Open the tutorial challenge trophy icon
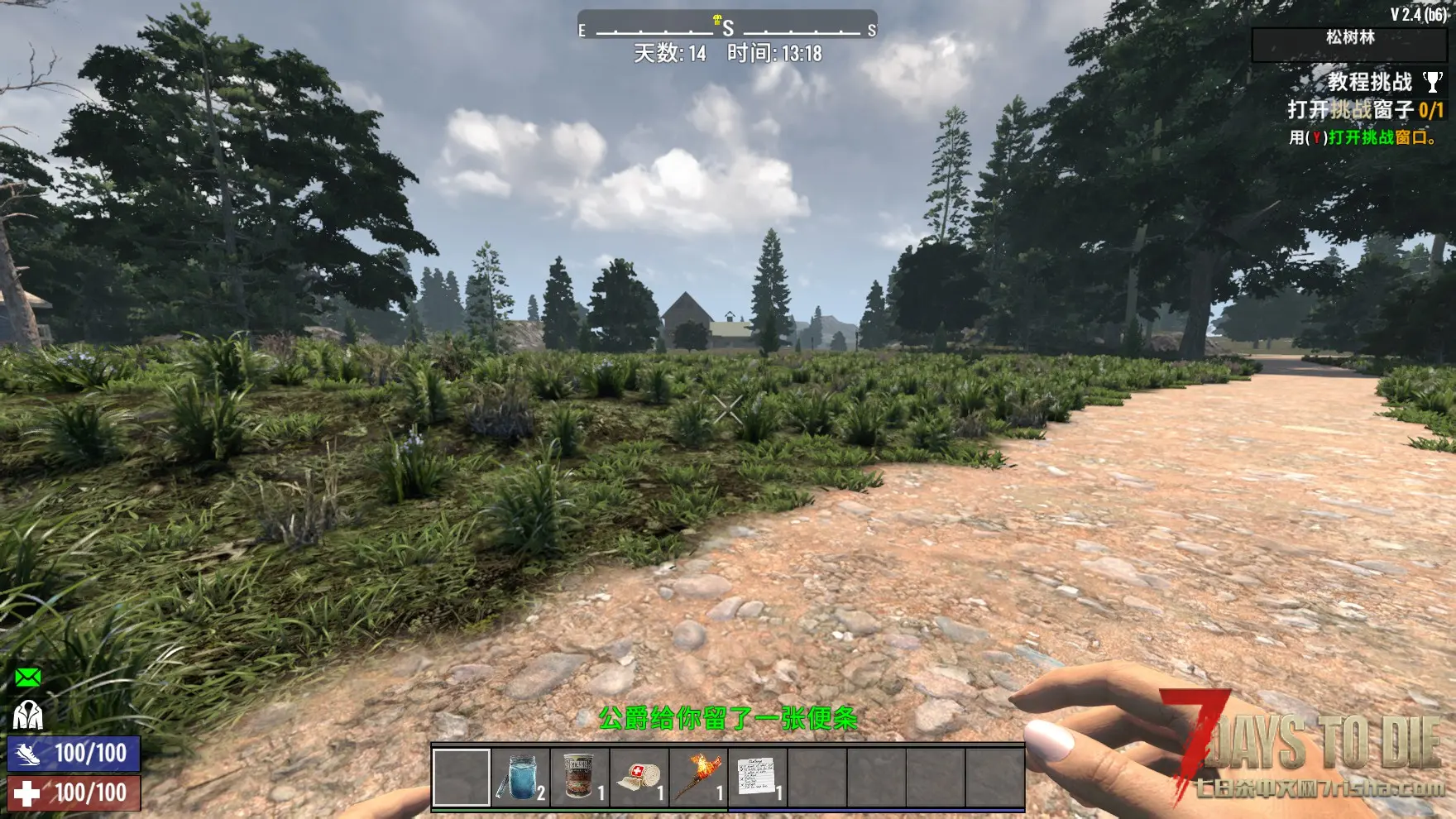Viewport: 1456px width, 819px height. pyautogui.click(x=1432, y=82)
